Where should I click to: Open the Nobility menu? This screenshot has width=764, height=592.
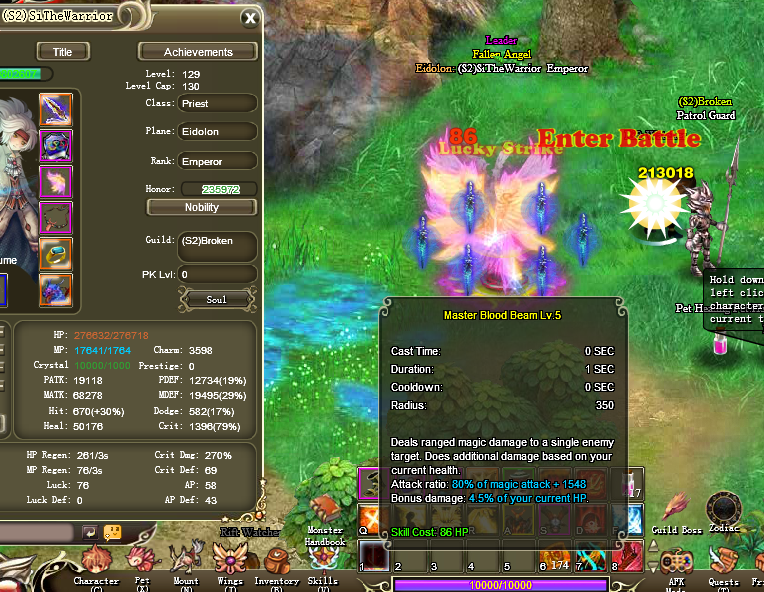pyautogui.click(x=202, y=207)
